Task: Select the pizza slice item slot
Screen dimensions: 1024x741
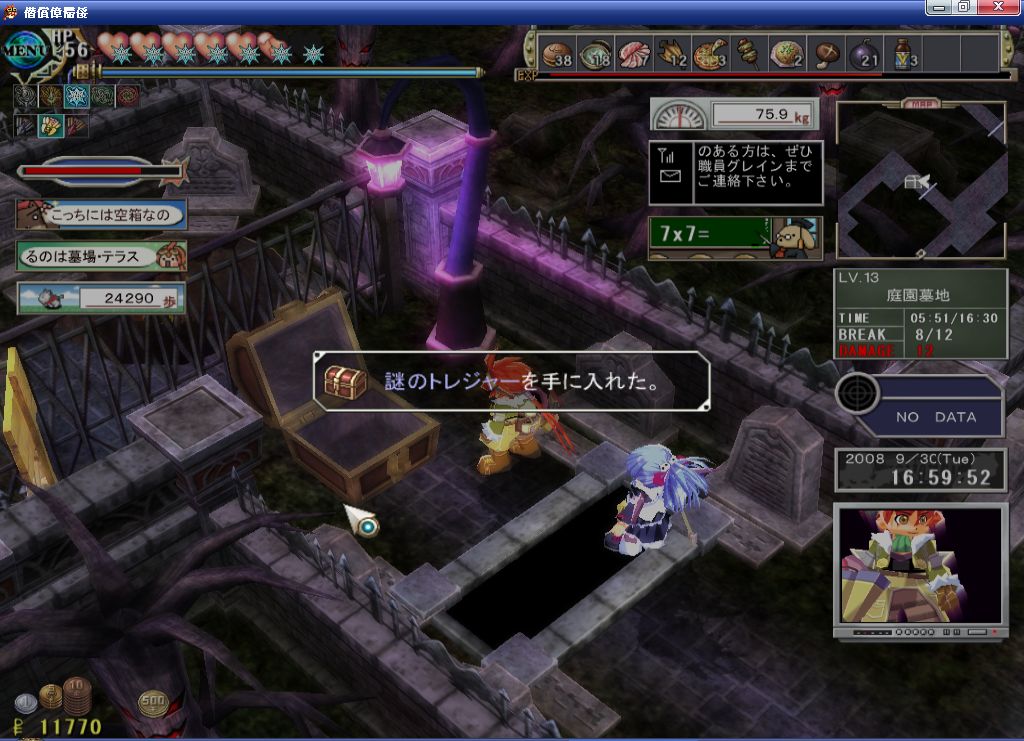Action: [x=710, y=53]
